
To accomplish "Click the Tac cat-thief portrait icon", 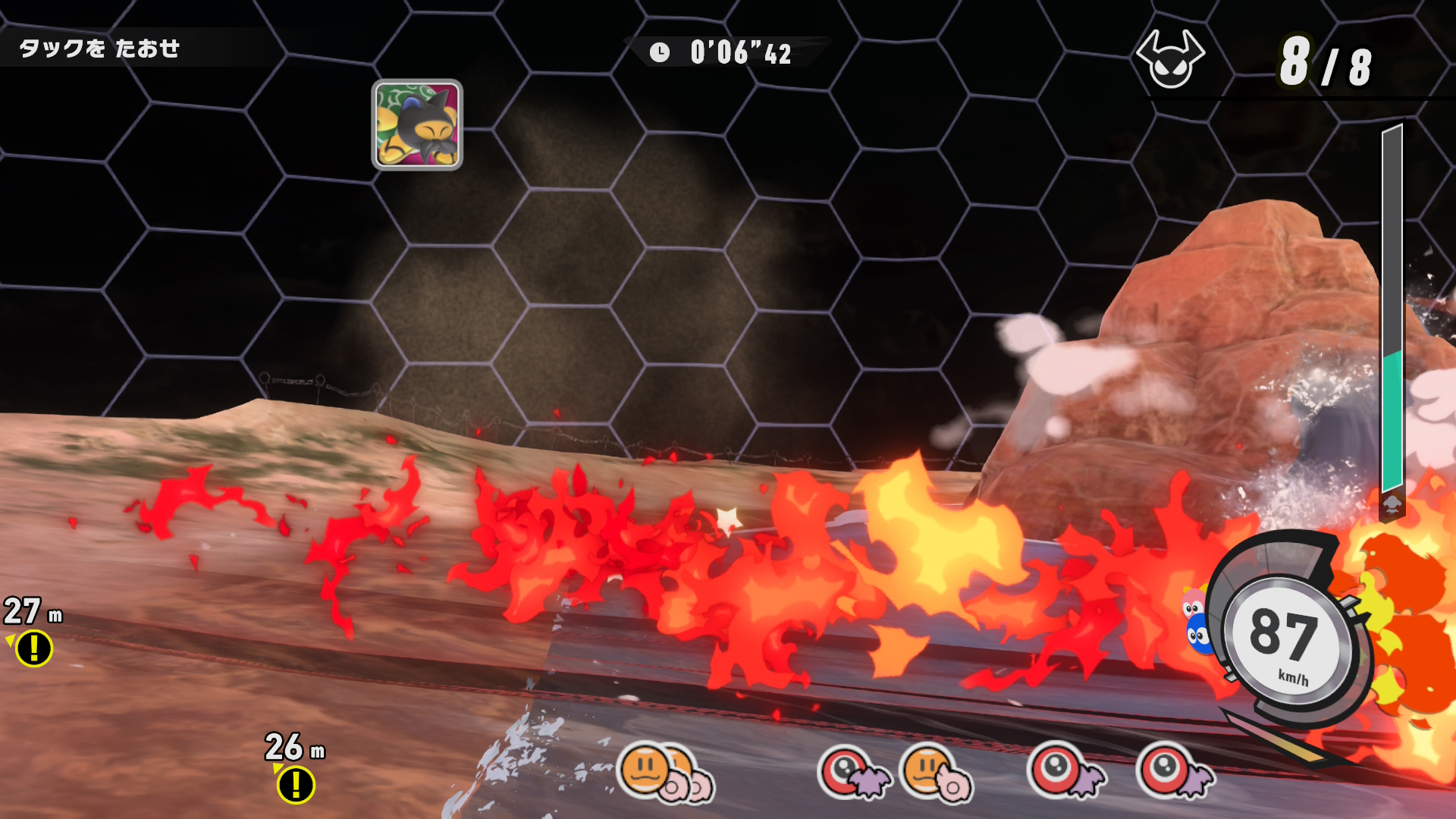I will [417, 124].
